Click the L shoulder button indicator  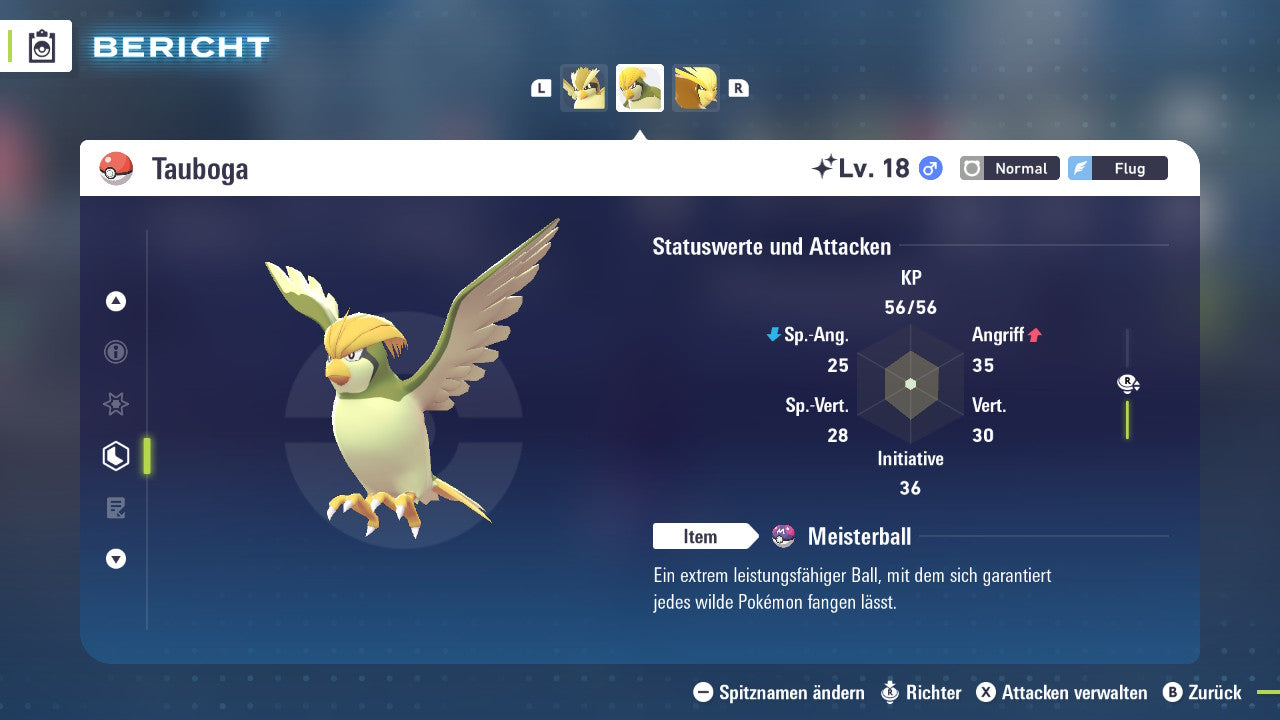(541, 87)
